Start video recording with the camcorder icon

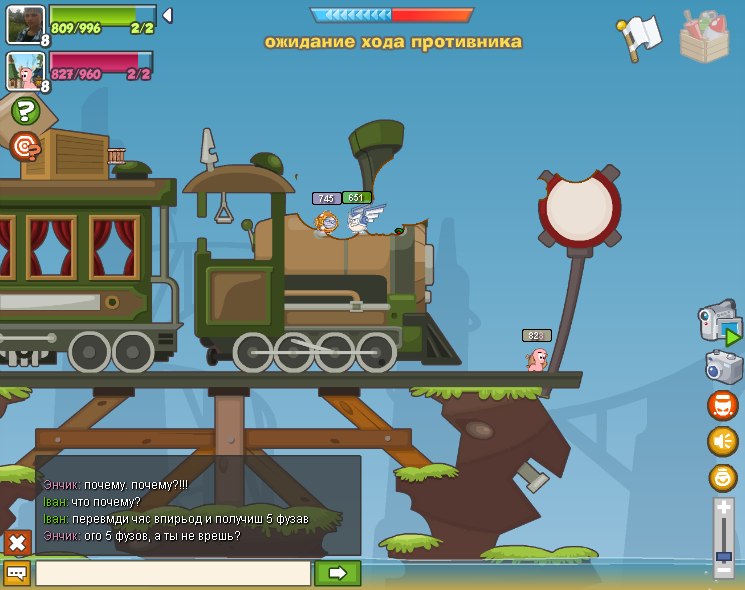pyautogui.click(x=719, y=326)
